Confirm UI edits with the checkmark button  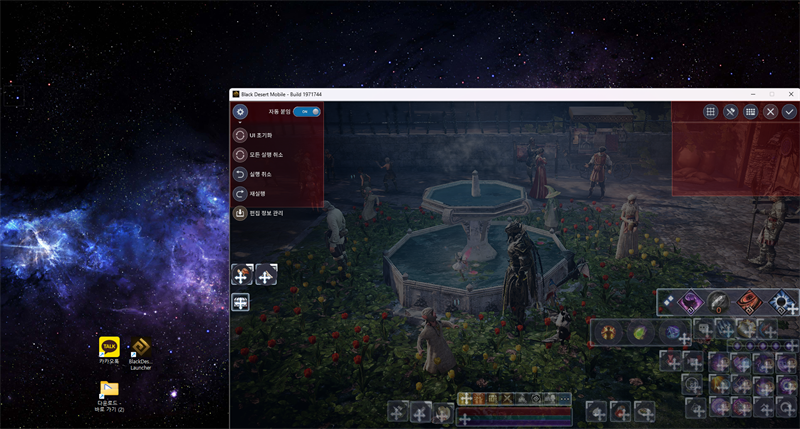[789, 112]
